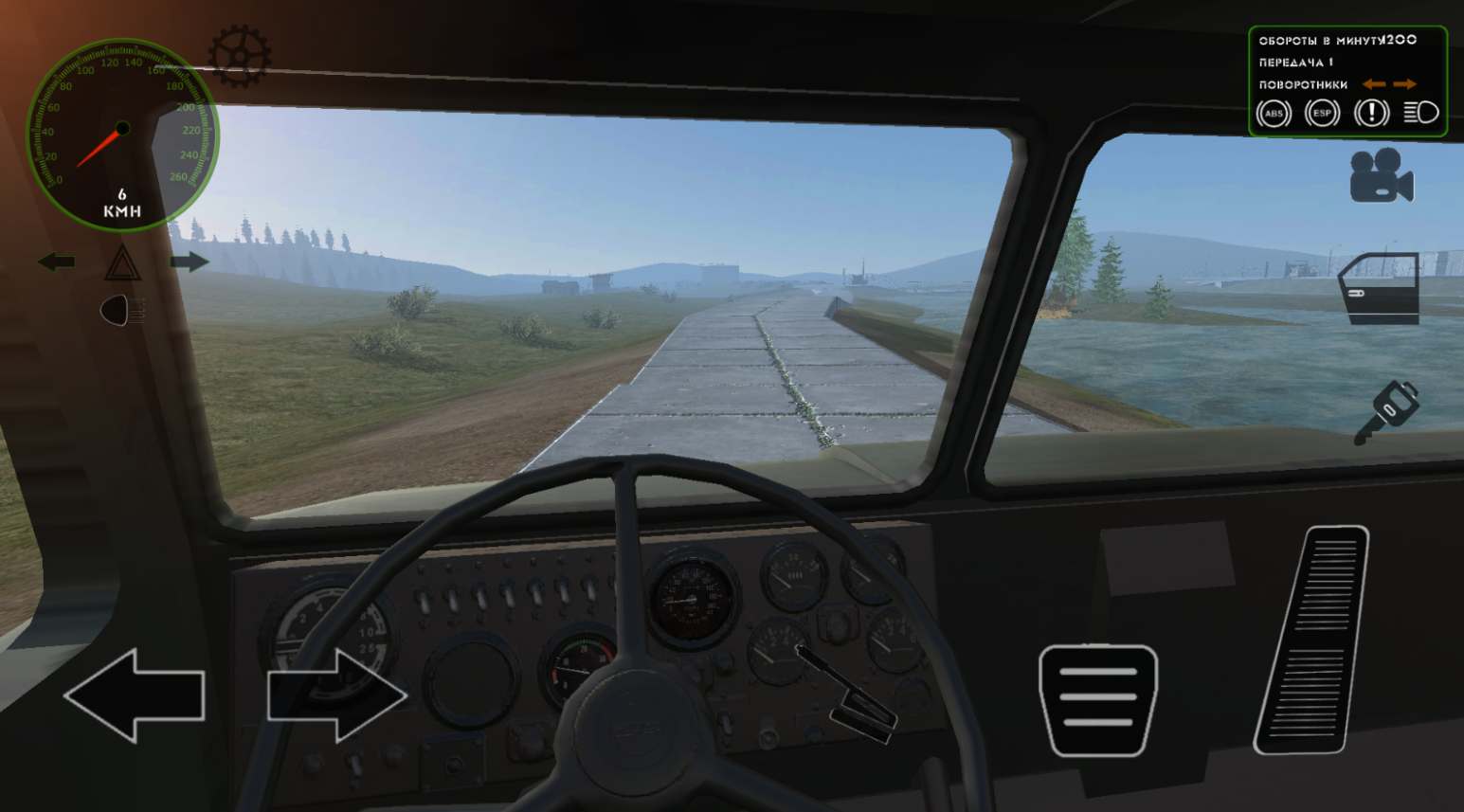Click the right orange ПОВОРОТНИКИ arrow
Image resolution: width=1464 pixels, height=812 pixels.
coord(1406,84)
